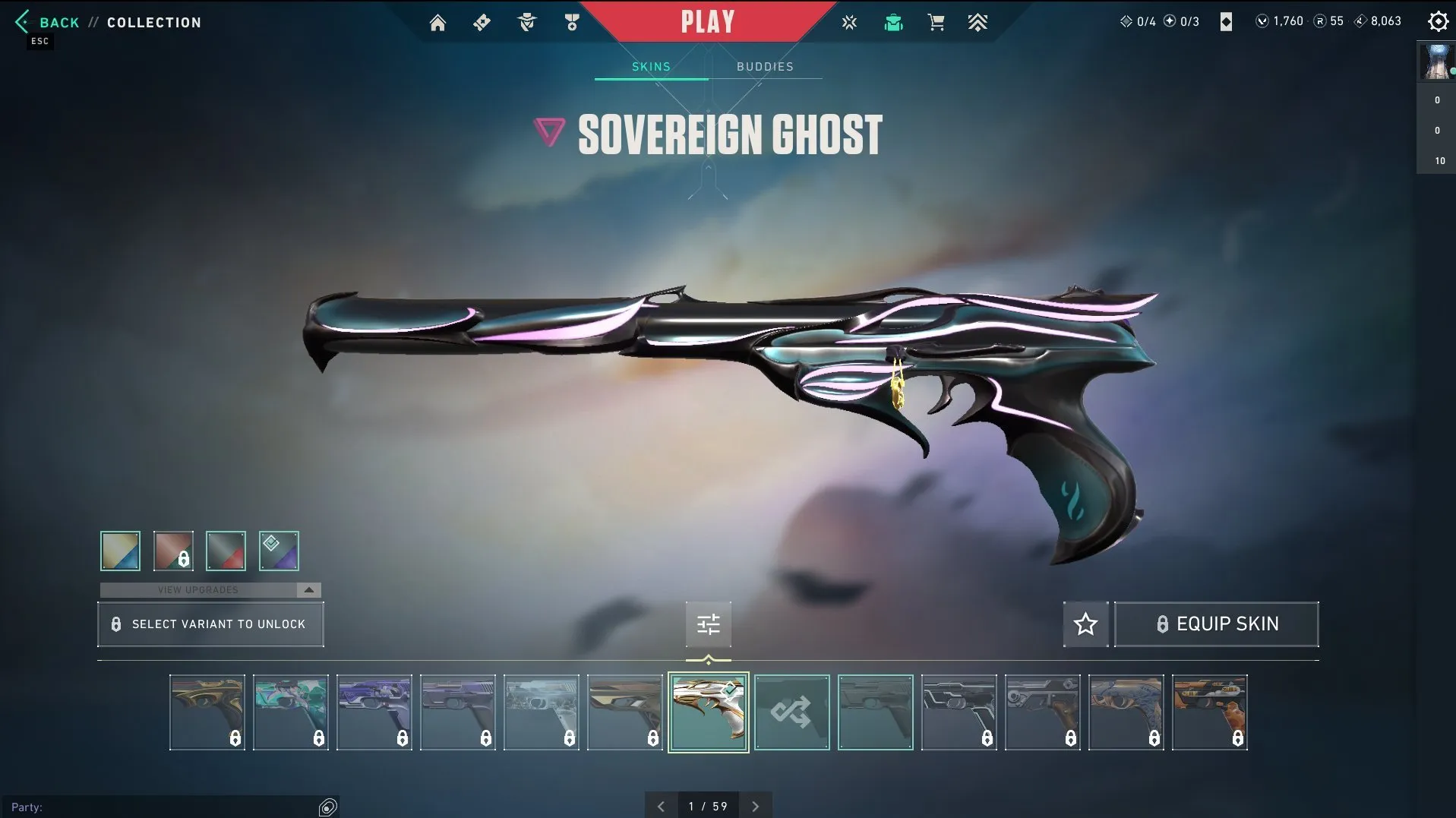1456x818 pixels.
Task: Go back a page with left arrow
Action: (660, 805)
